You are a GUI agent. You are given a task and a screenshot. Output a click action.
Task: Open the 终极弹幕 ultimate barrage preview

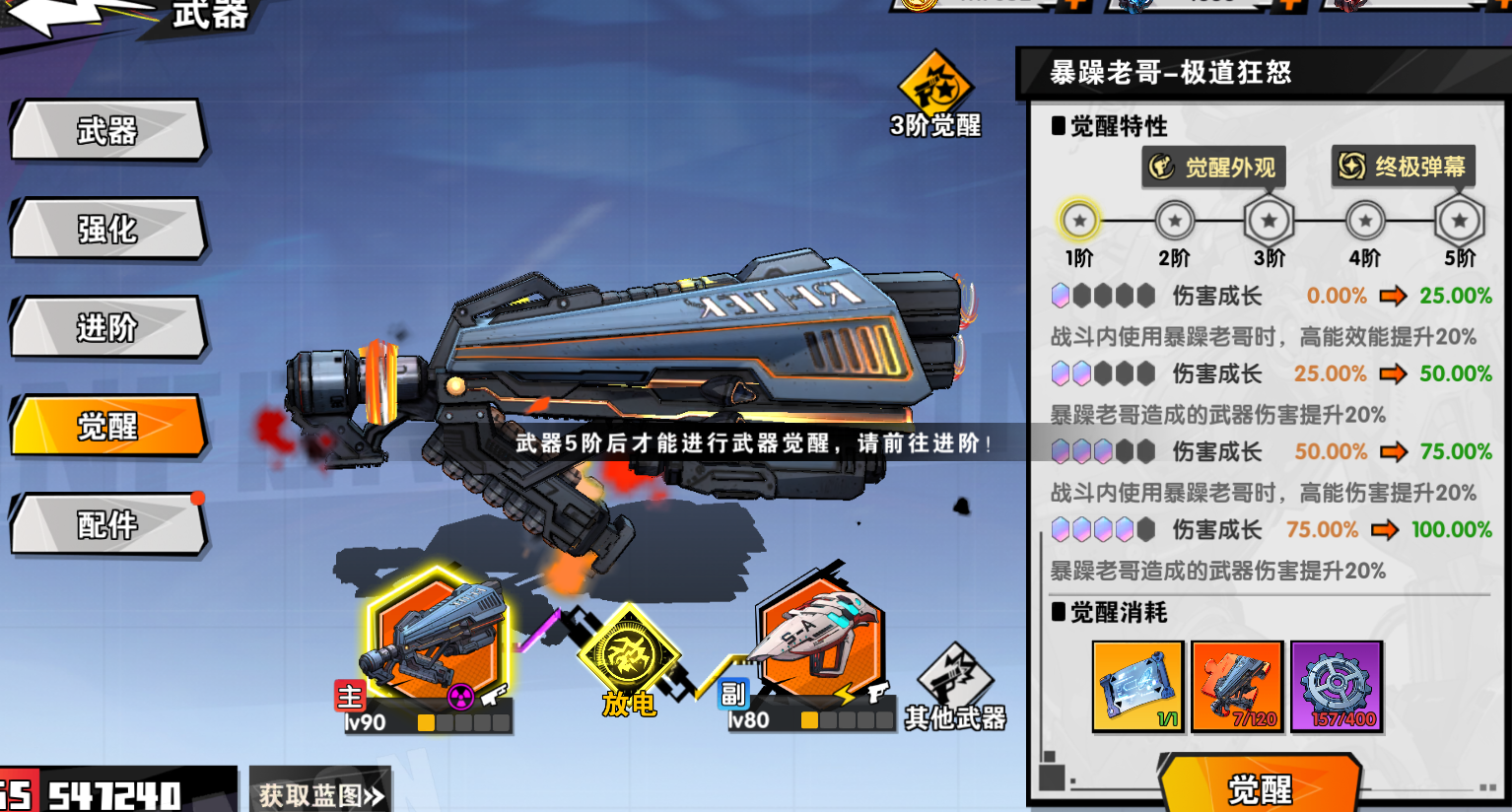coord(1404,167)
